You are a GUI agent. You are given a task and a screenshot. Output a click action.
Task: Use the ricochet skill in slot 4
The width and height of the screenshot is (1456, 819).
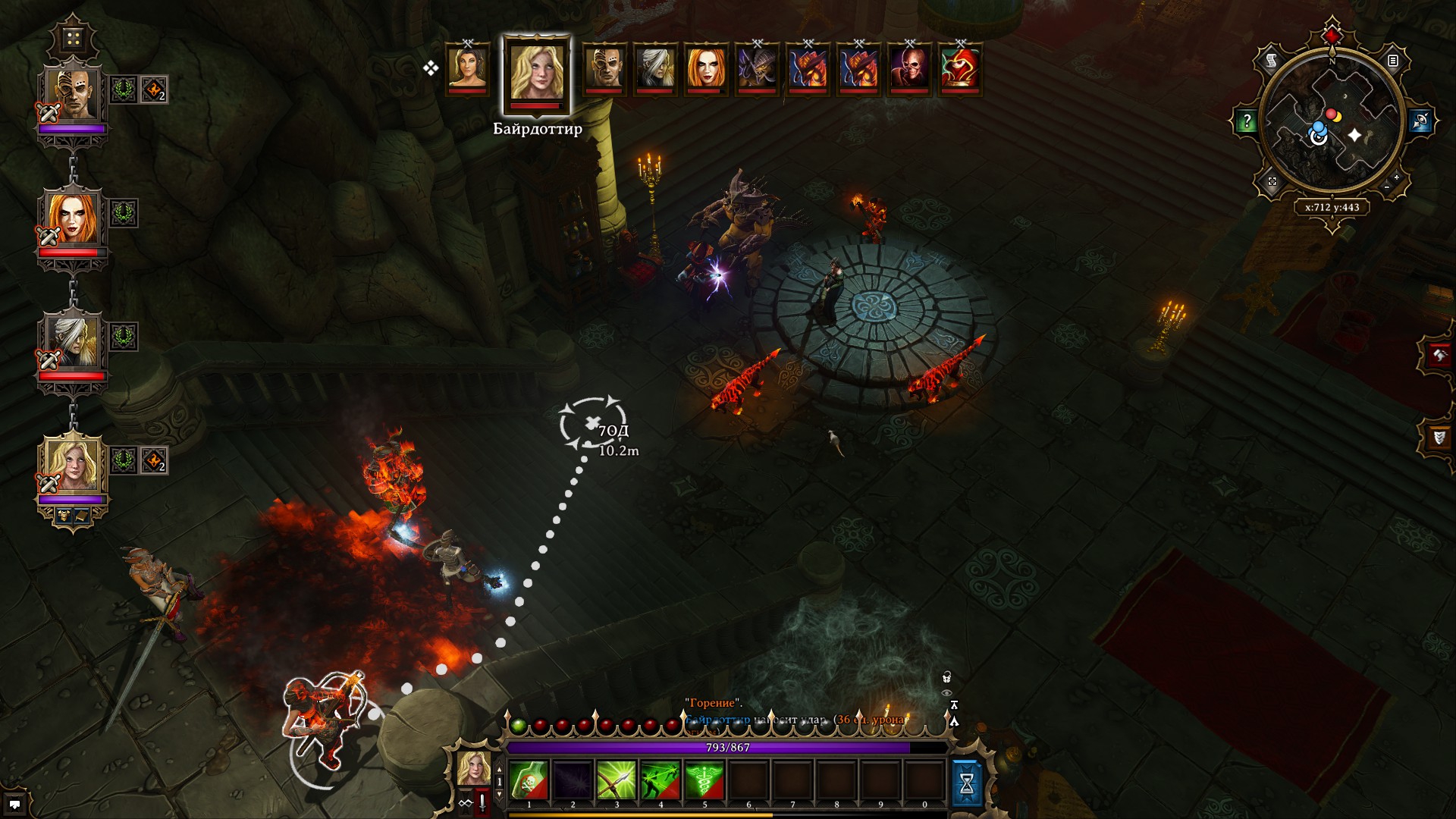point(660,780)
